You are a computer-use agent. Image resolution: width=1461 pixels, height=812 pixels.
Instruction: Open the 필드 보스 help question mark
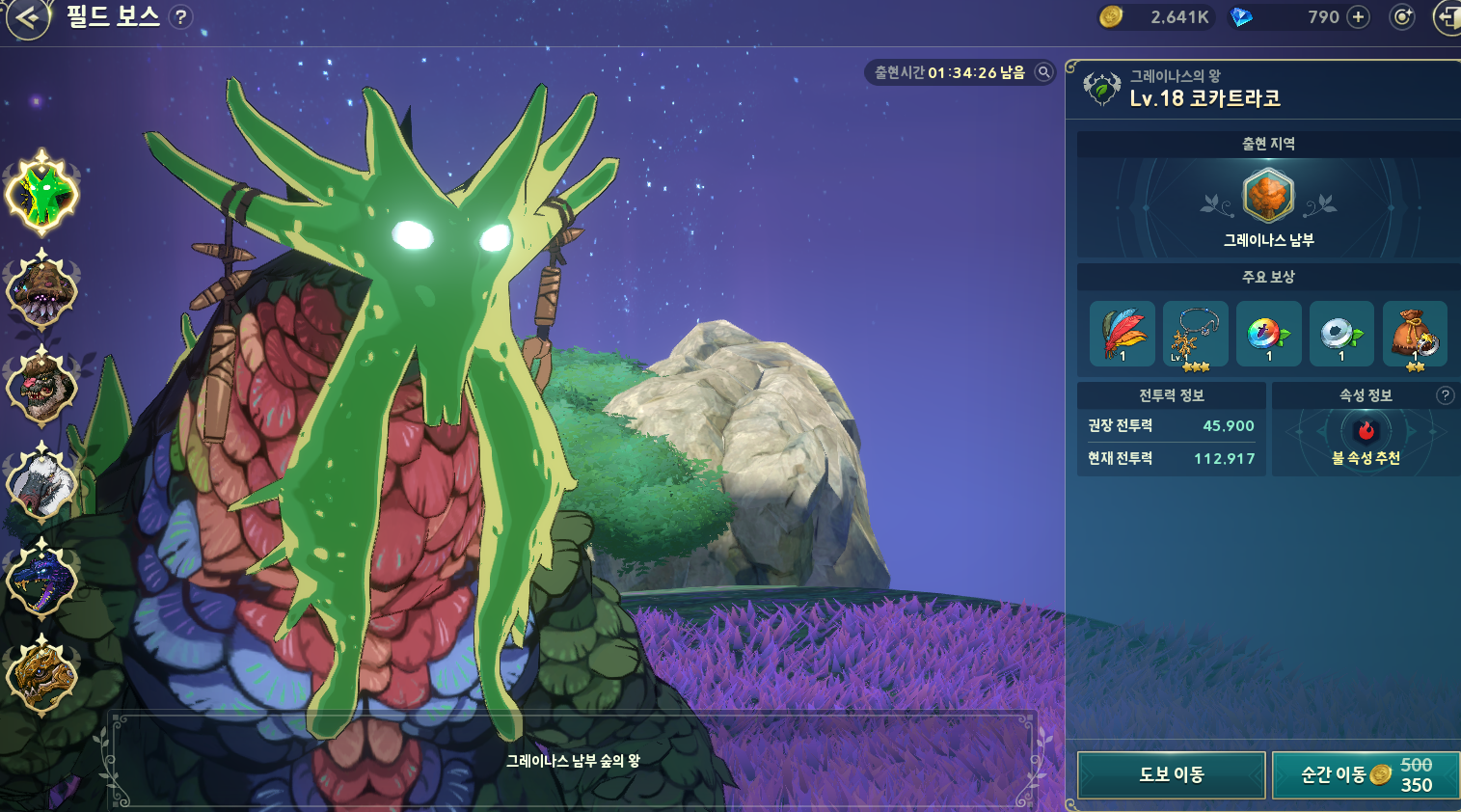coord(180,16)
